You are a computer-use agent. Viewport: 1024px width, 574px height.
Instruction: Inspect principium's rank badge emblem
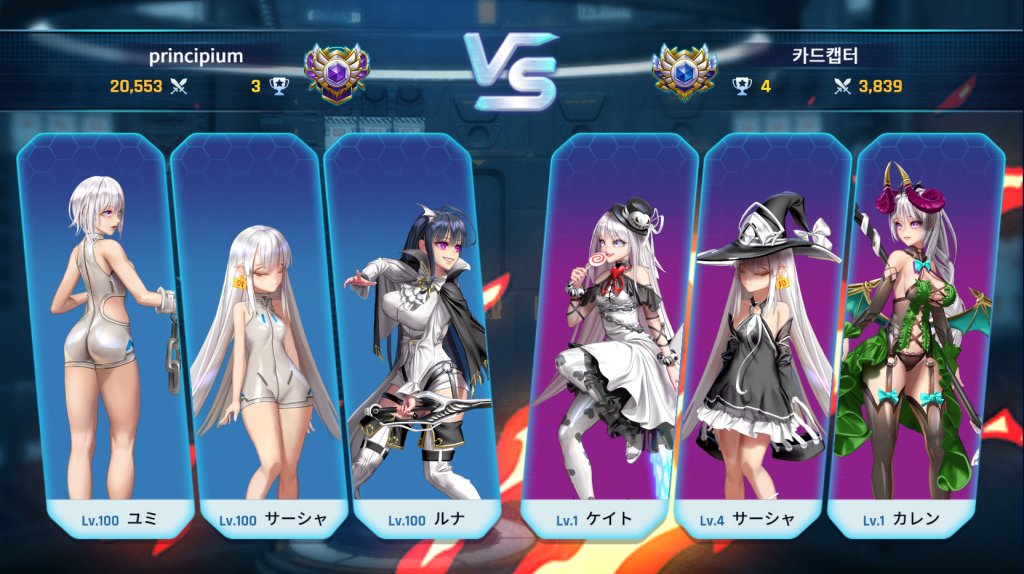pos(336,73)
